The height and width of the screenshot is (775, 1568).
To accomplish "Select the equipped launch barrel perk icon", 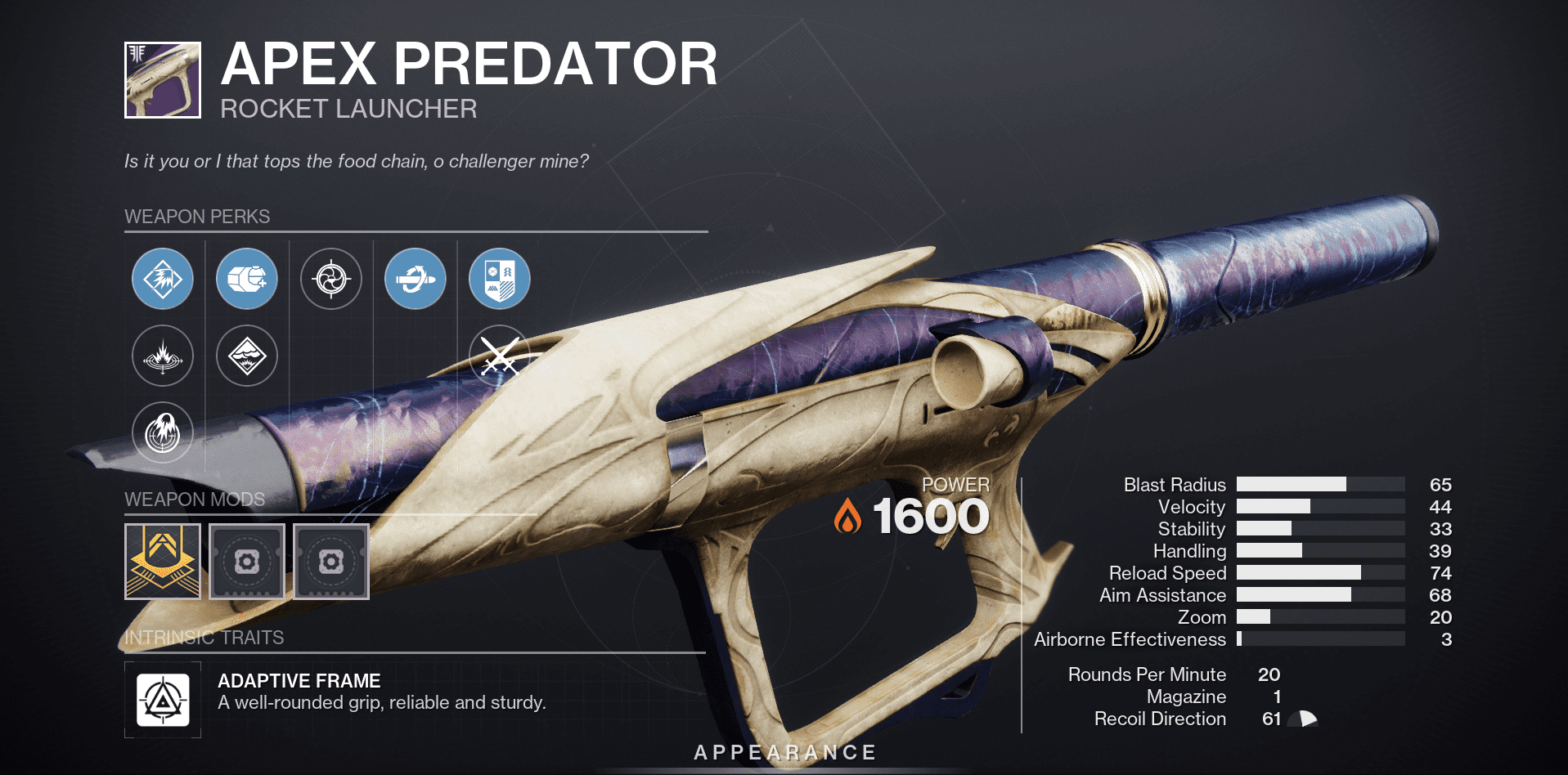I will pyautogui.click(x=162, y=278).
